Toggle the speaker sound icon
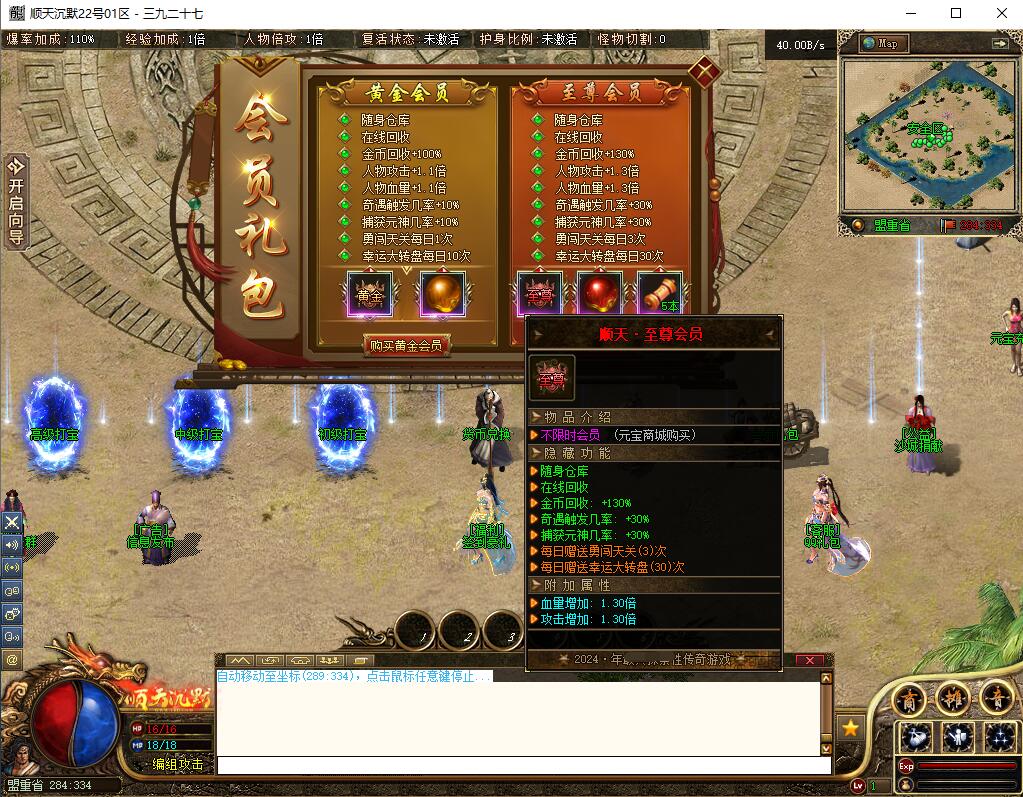Viewport: 1023px width, 797px height. [12, 545]
